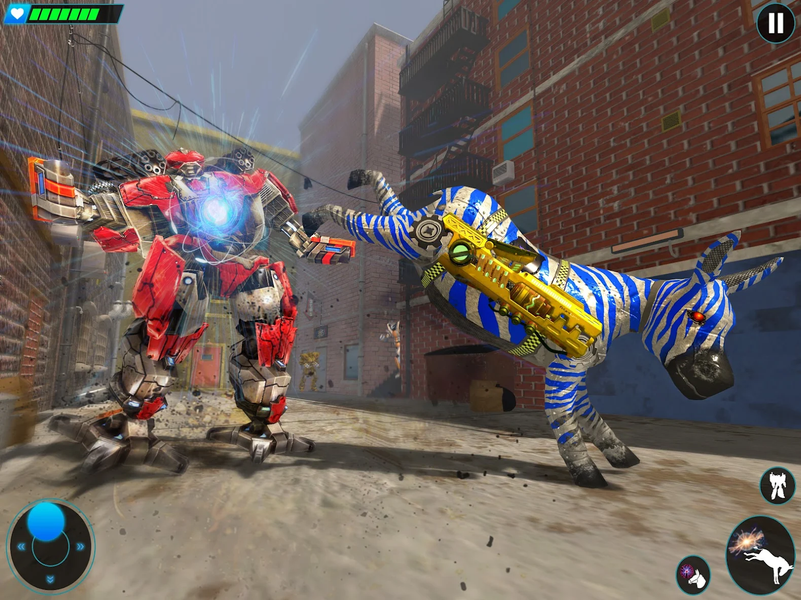The image size is (801, 600).
Task: Tap the joystick's right arrow
Action: [x=81, y=546]
